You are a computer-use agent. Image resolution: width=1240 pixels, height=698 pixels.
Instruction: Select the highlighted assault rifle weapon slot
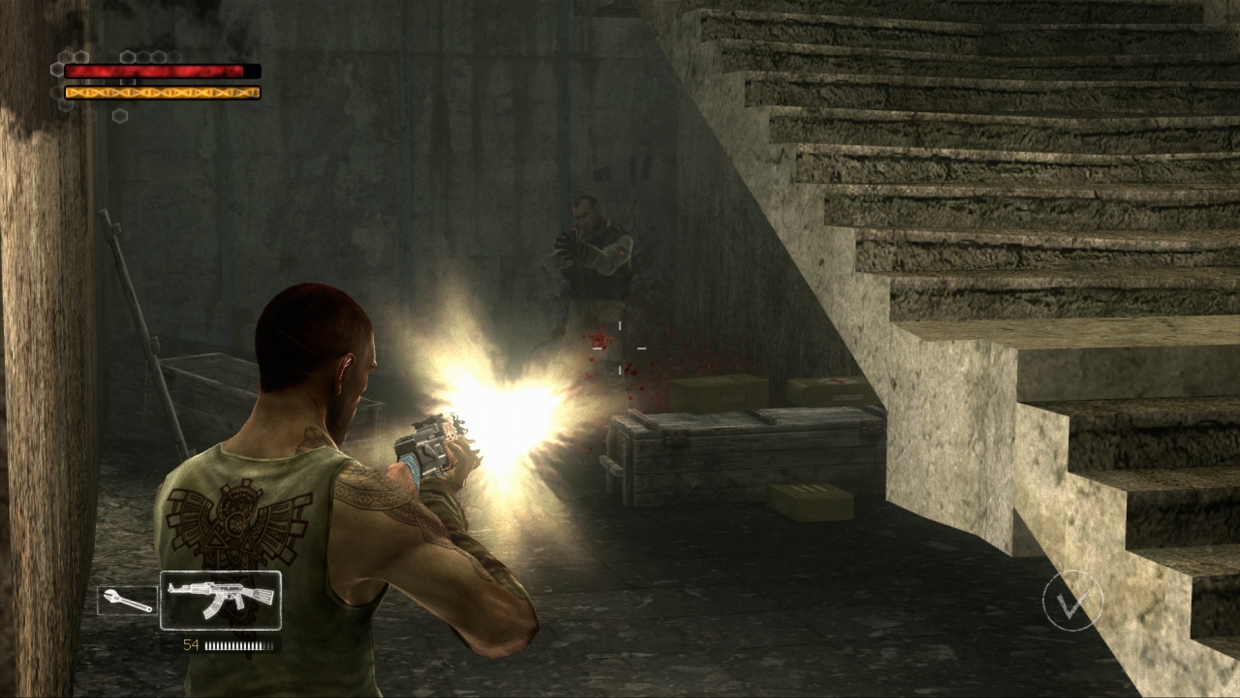pyautogui.click(x=220, y=600)
